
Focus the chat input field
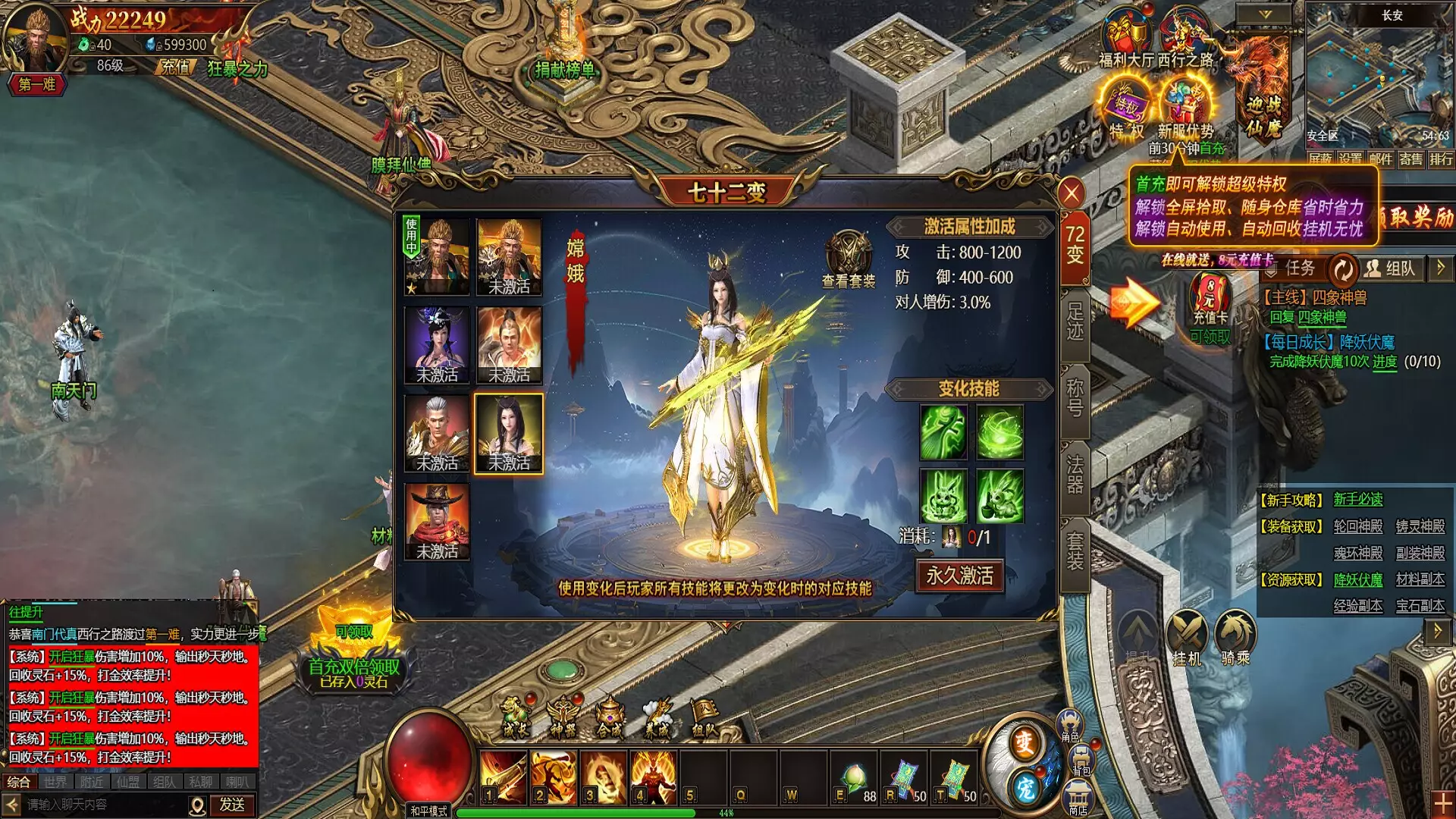click(x=106, y=805)
